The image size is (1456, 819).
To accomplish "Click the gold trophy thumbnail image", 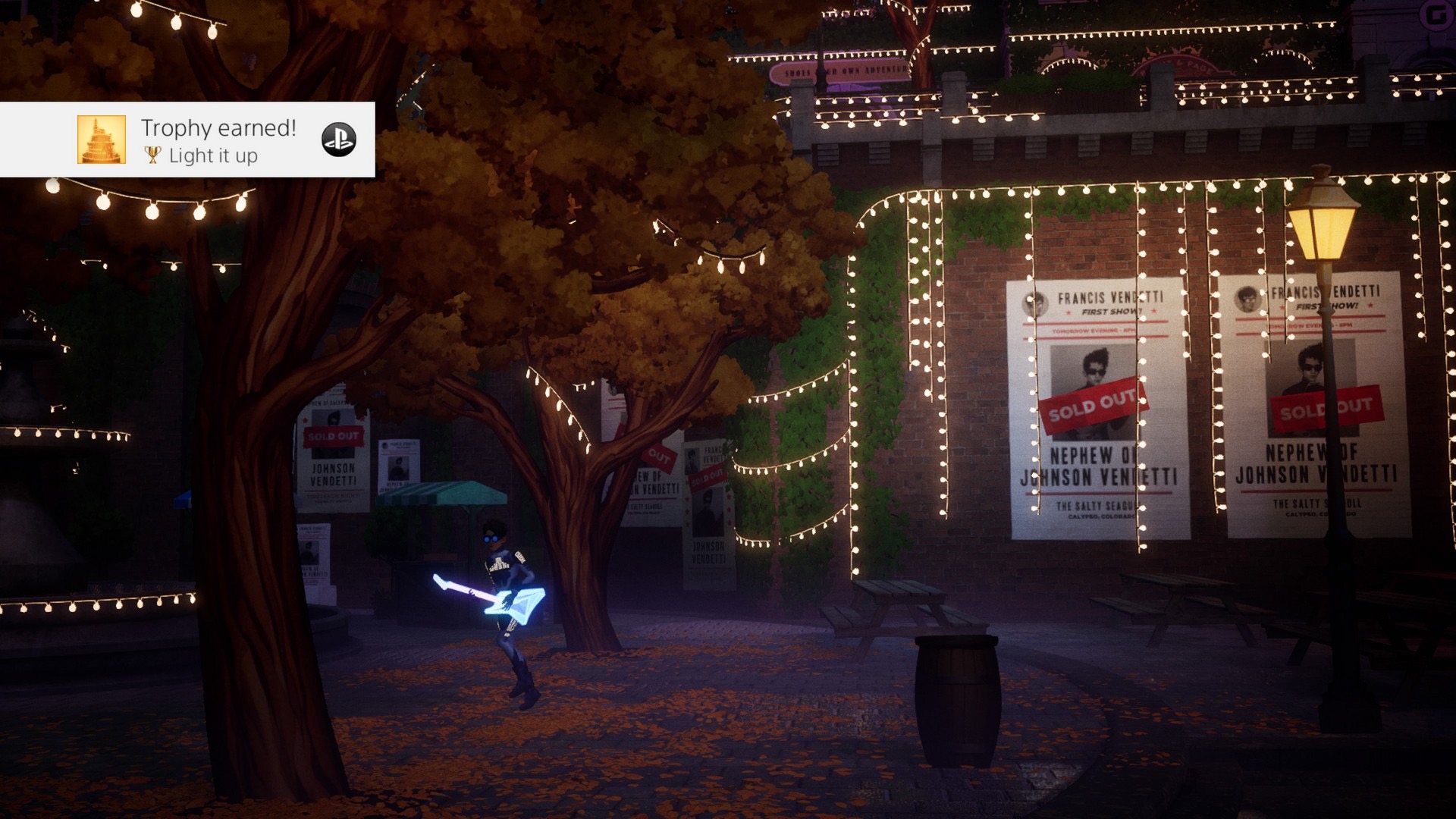I will coord(102,140).
